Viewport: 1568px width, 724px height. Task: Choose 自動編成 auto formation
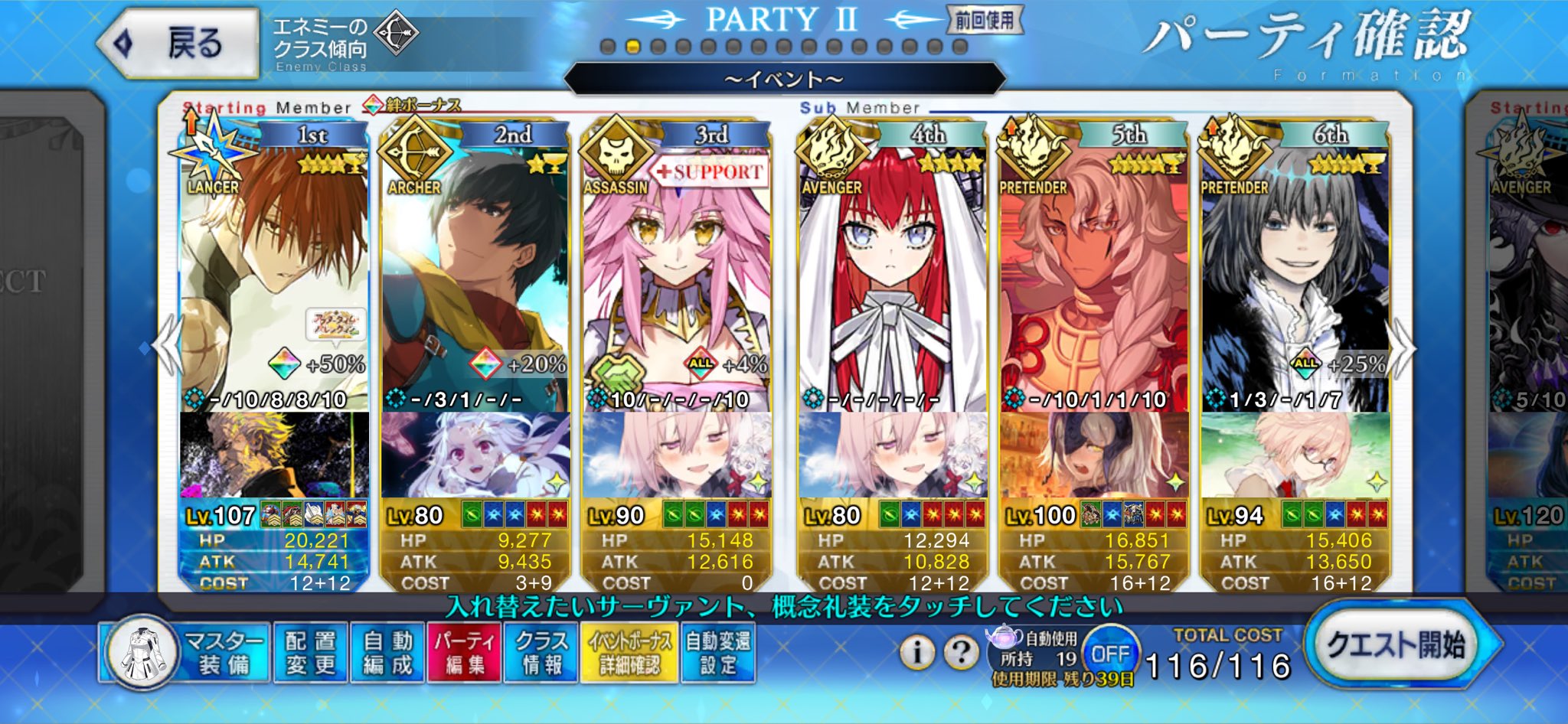pos(387,652)
